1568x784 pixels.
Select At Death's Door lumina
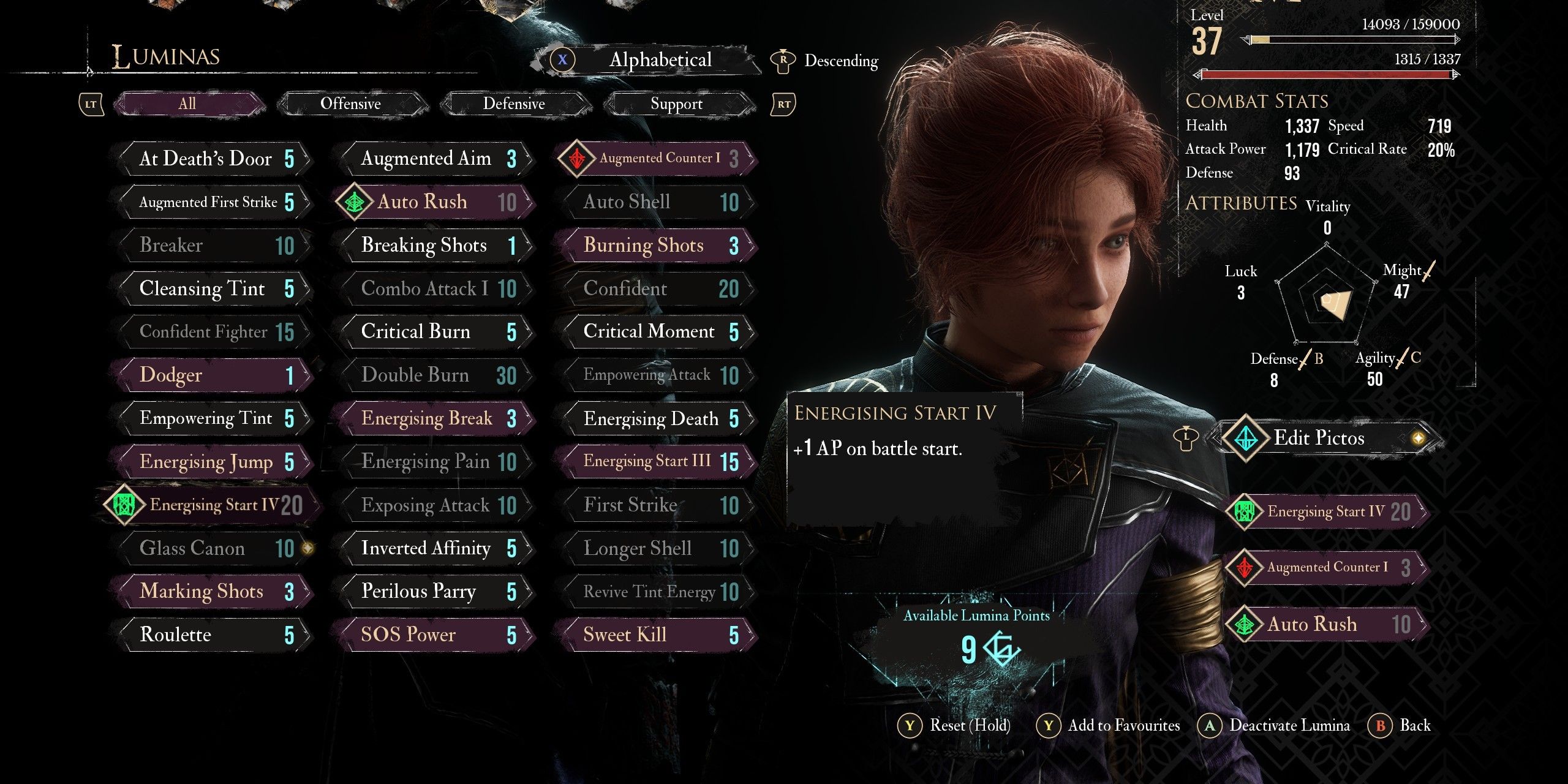[214, 159]
